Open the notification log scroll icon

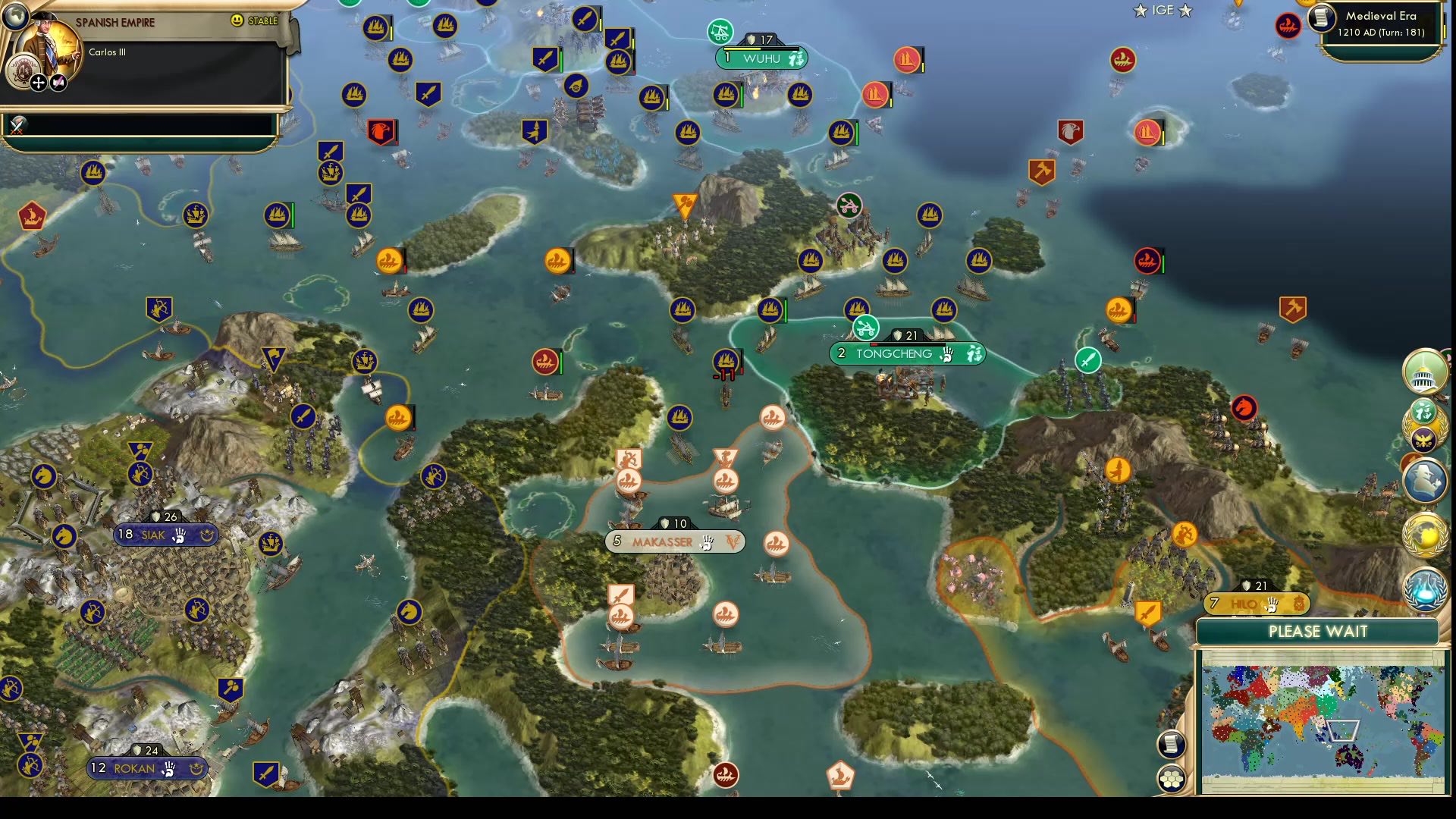click(1171, 745)
